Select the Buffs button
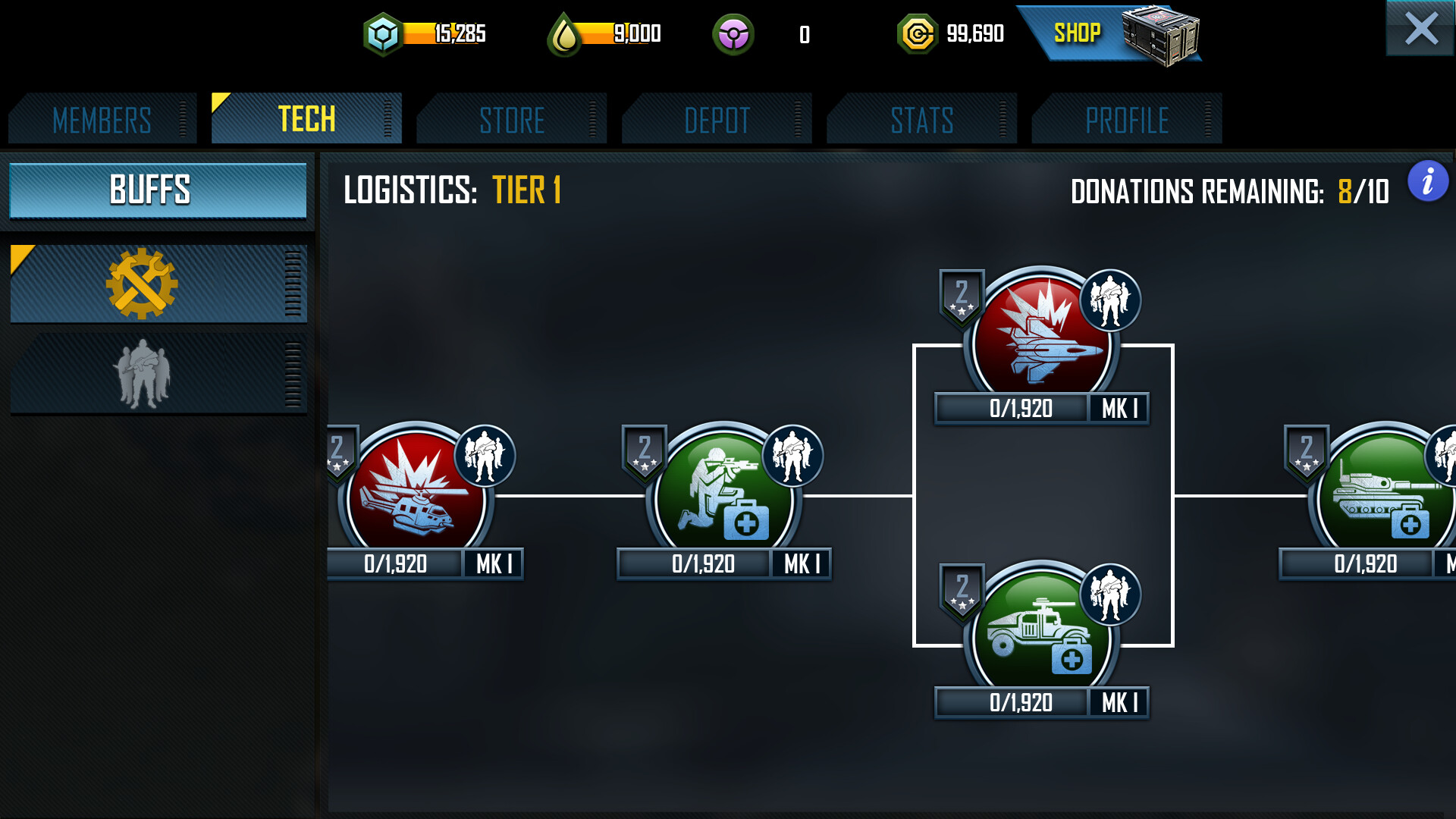 click(x=158, y=190)
